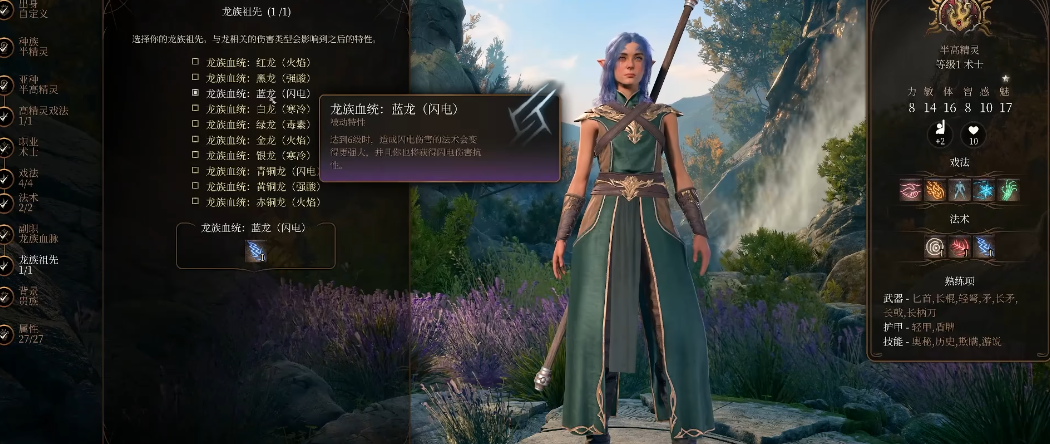The image size is (1050, 444).
Task: Inspect the fire cantrip icon in the summary panel
Action: (x=935, y=190)
